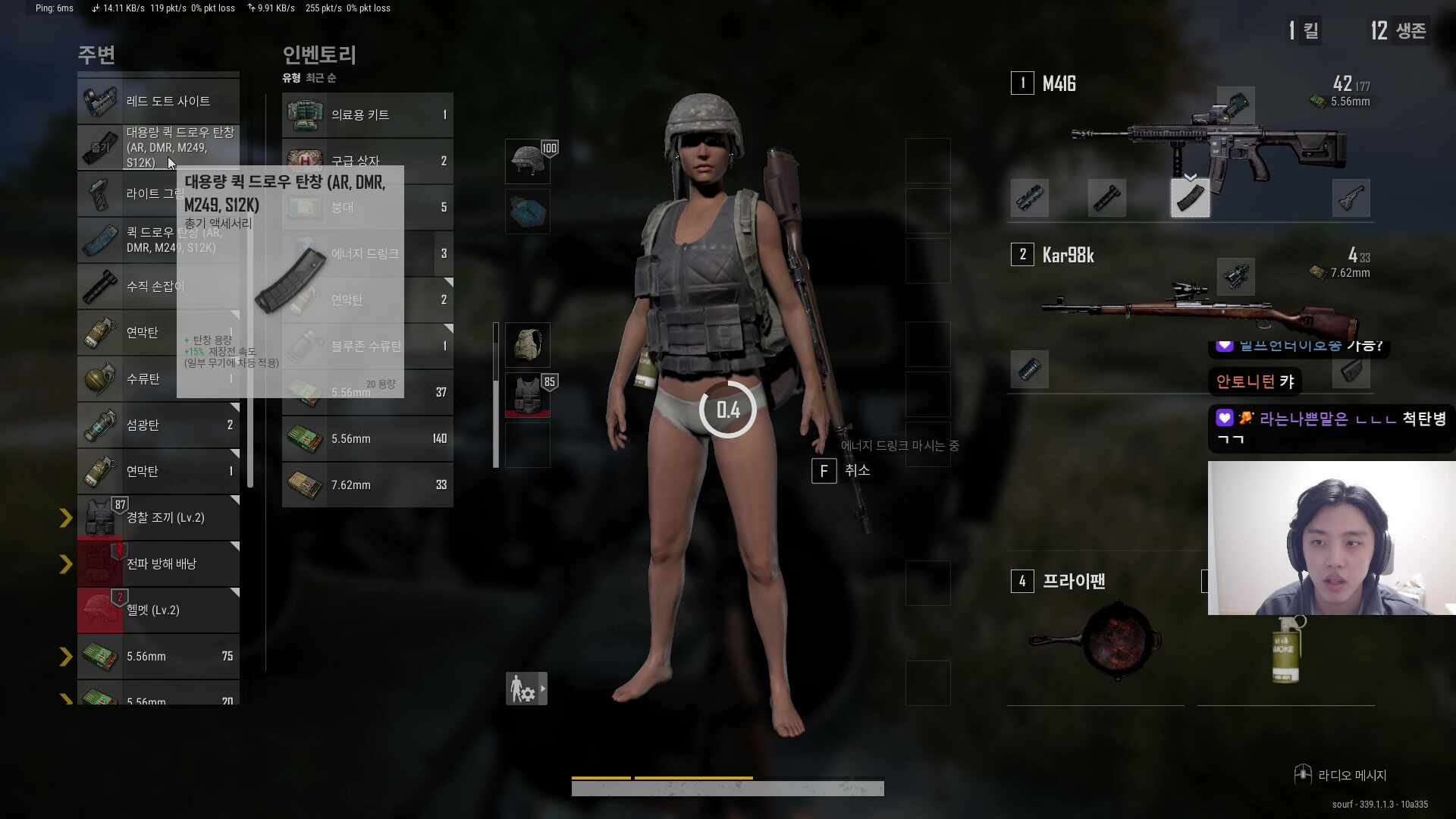Expand the 경찰 조끼 (Lv.2) entry

pos(65,517)
